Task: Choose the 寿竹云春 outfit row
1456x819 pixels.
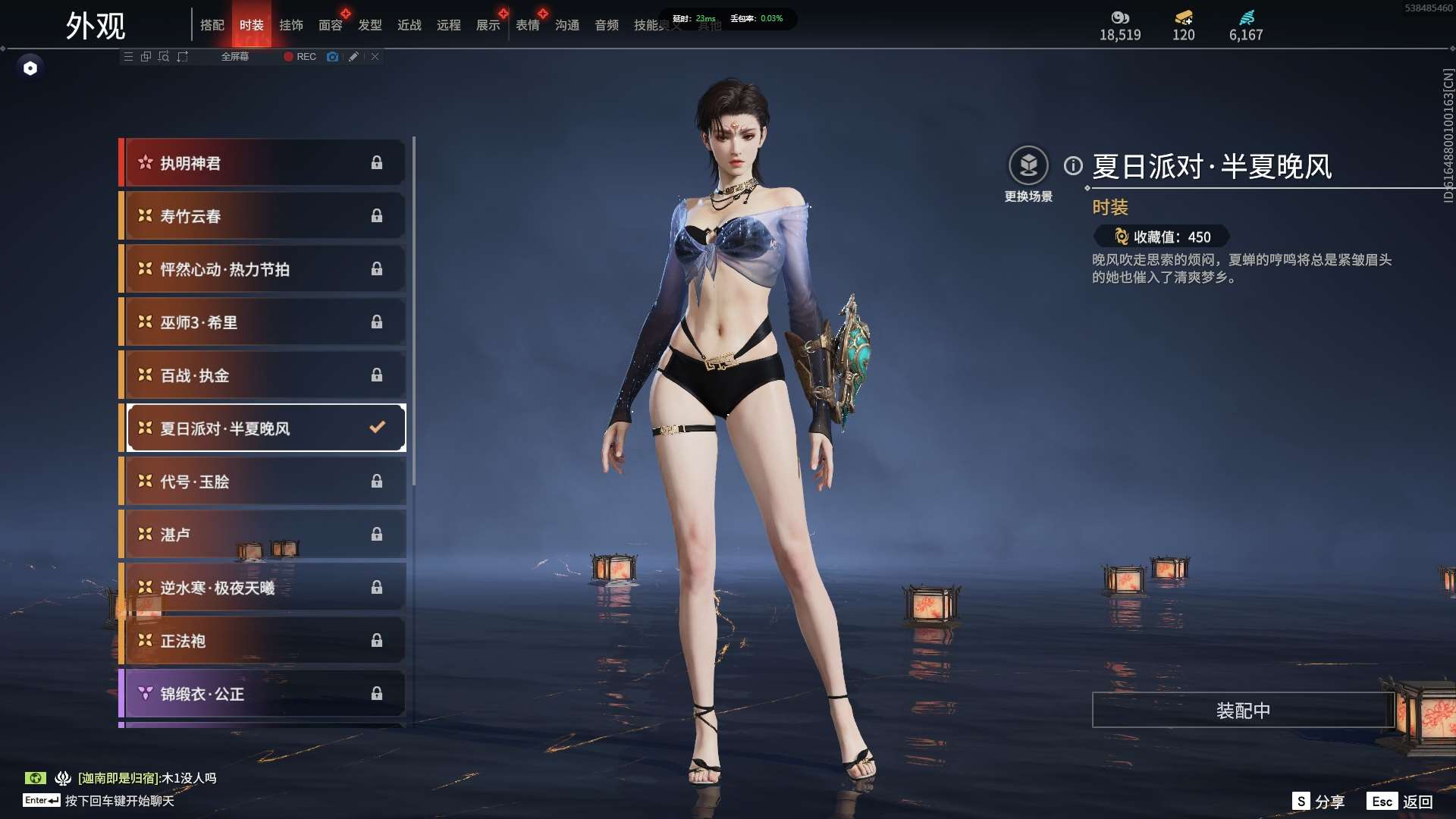Action: [262, 216]
